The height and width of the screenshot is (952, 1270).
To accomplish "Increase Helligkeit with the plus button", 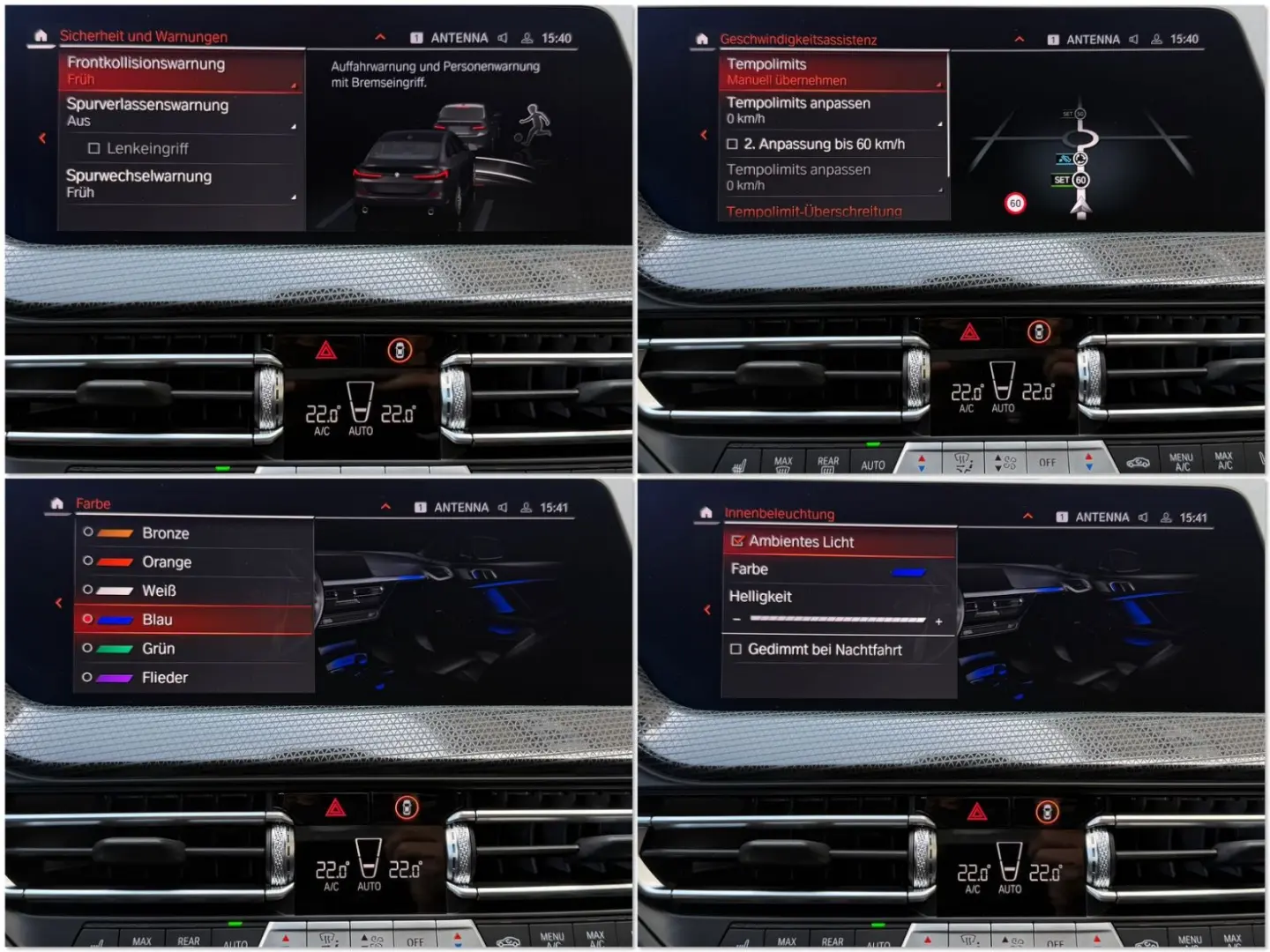I will click(939, 621).
